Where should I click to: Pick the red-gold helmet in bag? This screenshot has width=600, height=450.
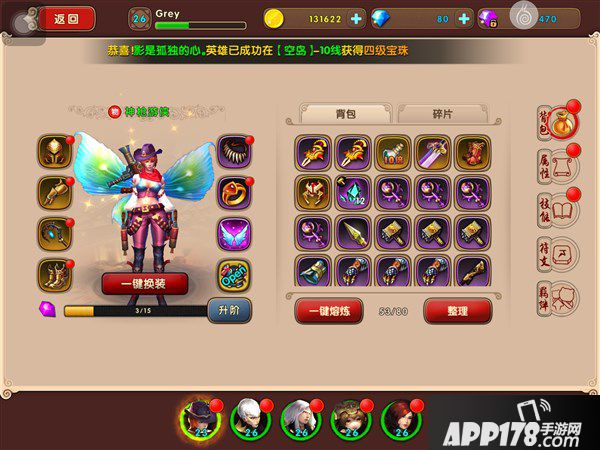pos(312,192)
